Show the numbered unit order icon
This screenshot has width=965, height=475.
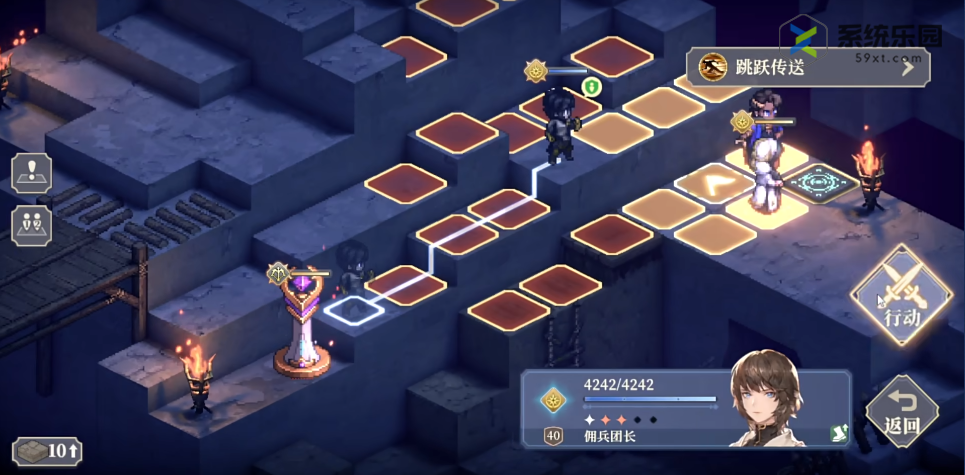click(x=31, y=224)
